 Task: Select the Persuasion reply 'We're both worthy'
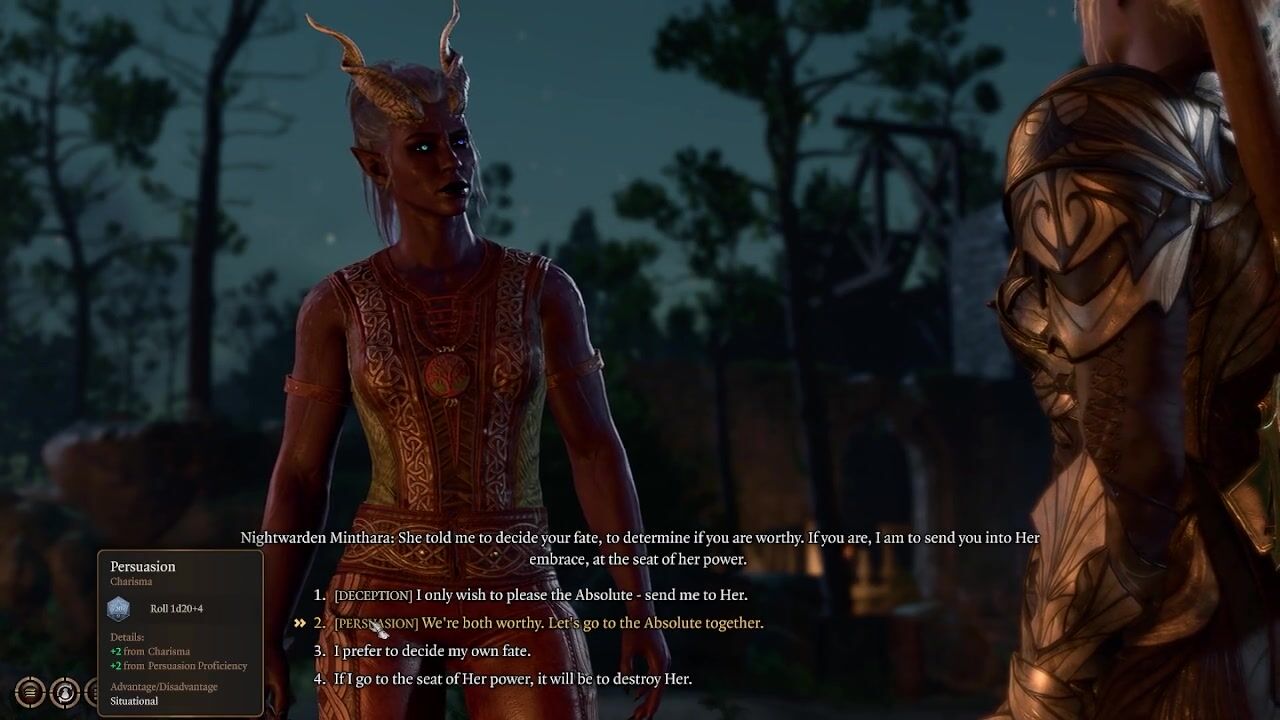coord(548,623)
